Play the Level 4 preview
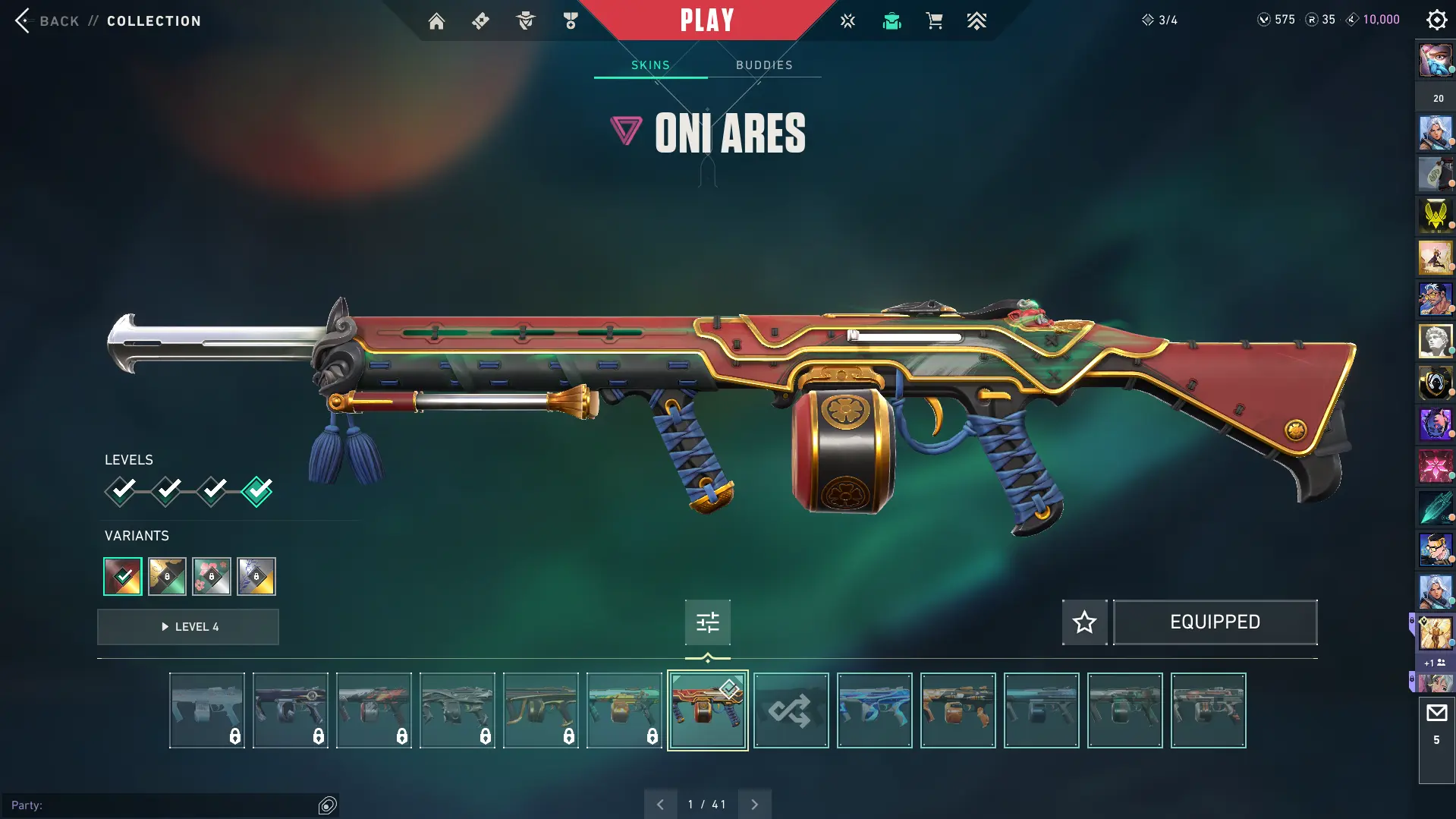This screenshot has height=819, width=1456. (188, 627)
